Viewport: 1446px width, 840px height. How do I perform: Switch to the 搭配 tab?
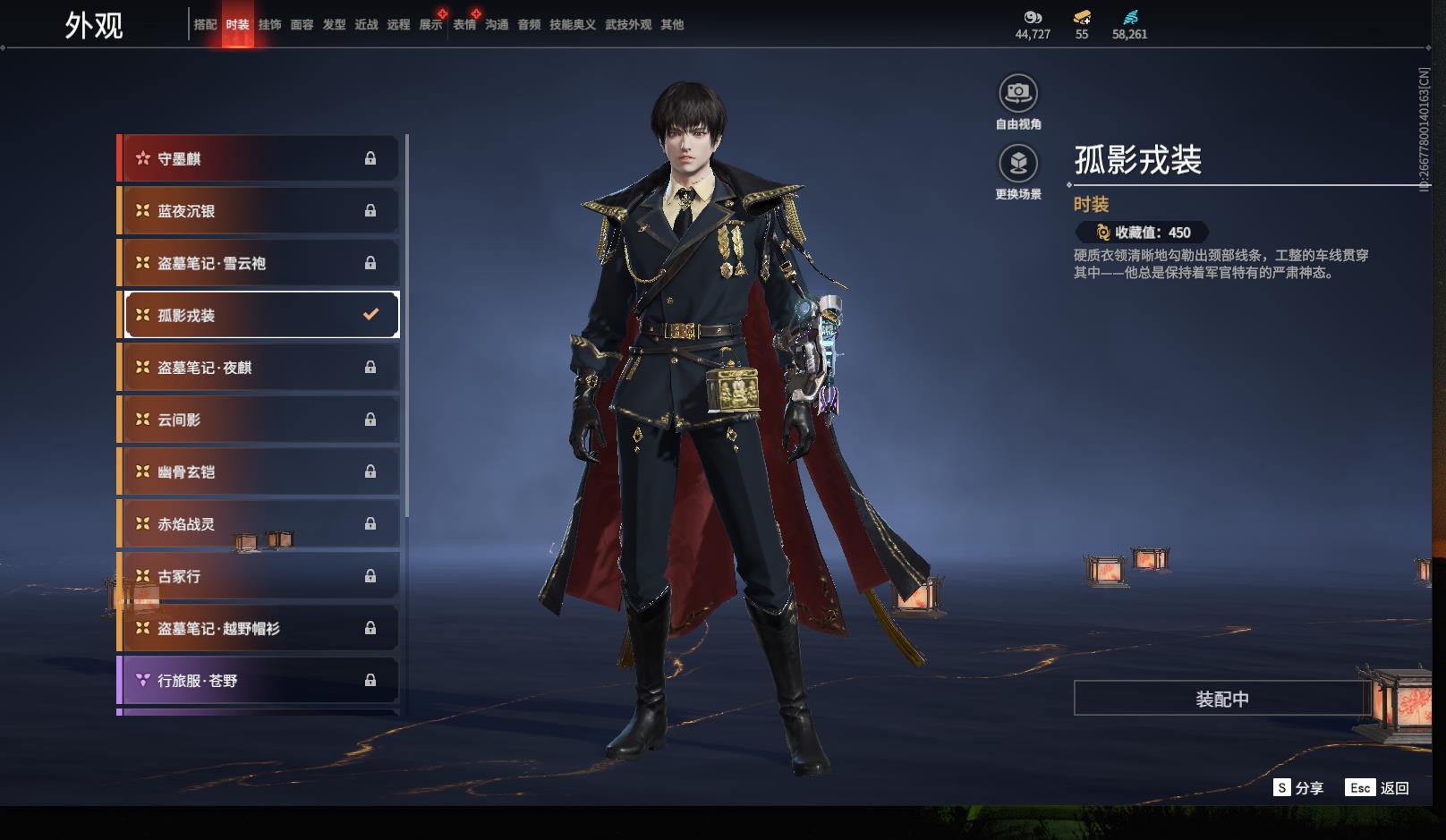pyautogui.click(x=205, y=25)
